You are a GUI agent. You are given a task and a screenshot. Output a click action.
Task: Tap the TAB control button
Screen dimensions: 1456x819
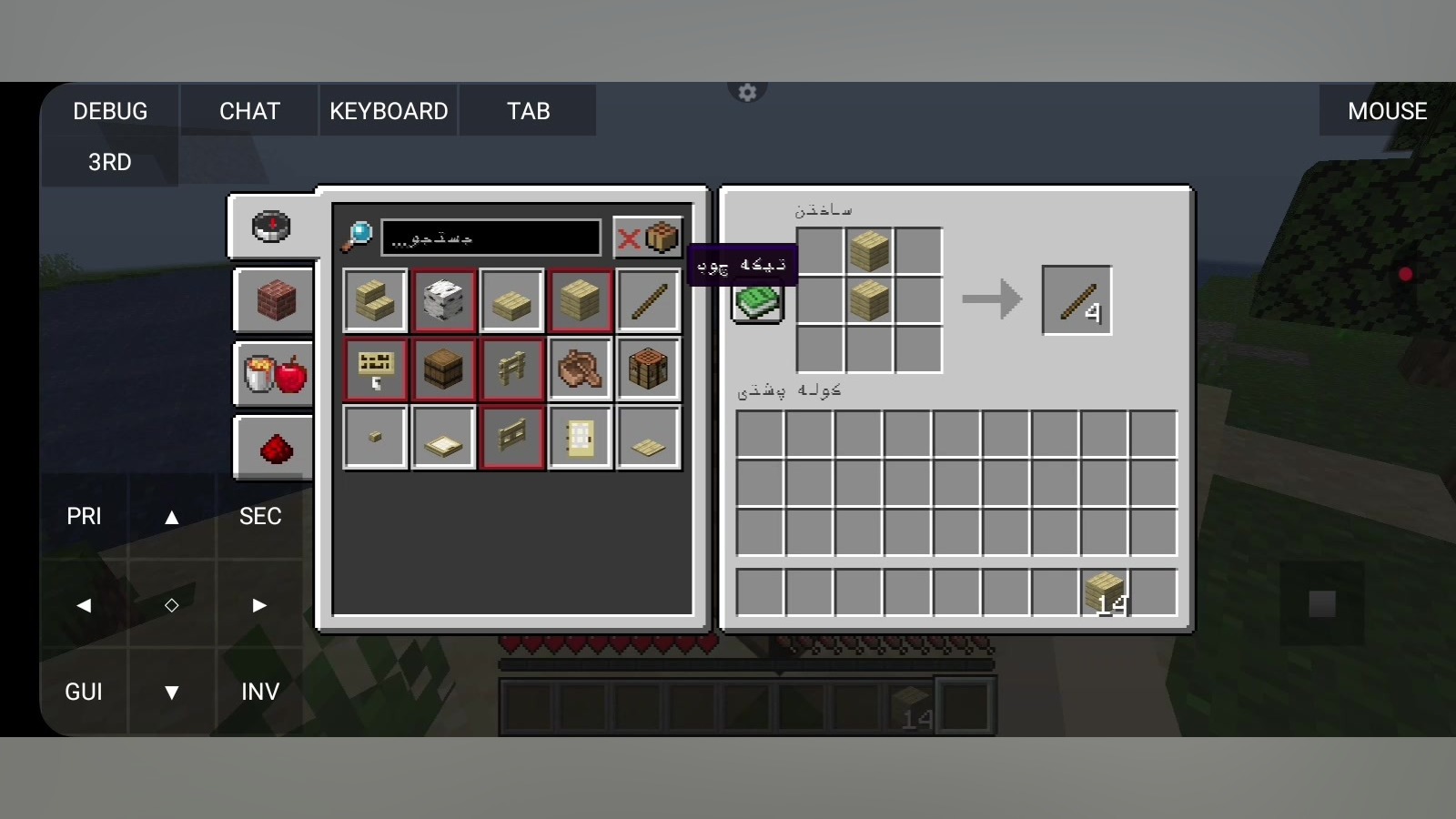(528, 111)
